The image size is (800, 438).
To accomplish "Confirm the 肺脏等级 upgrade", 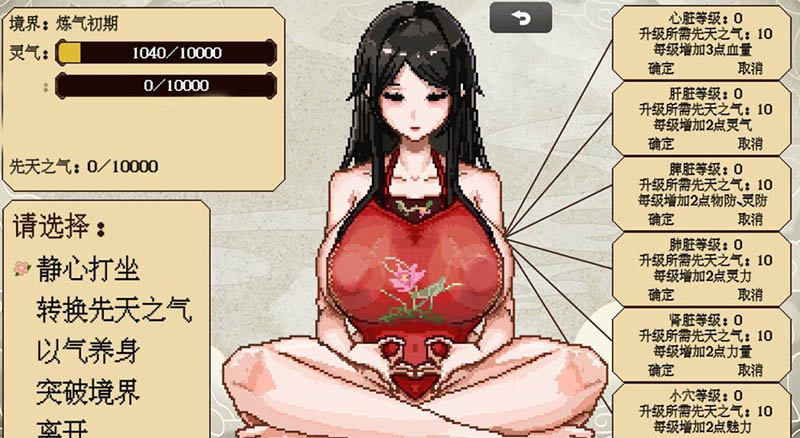I will [661, 295].
